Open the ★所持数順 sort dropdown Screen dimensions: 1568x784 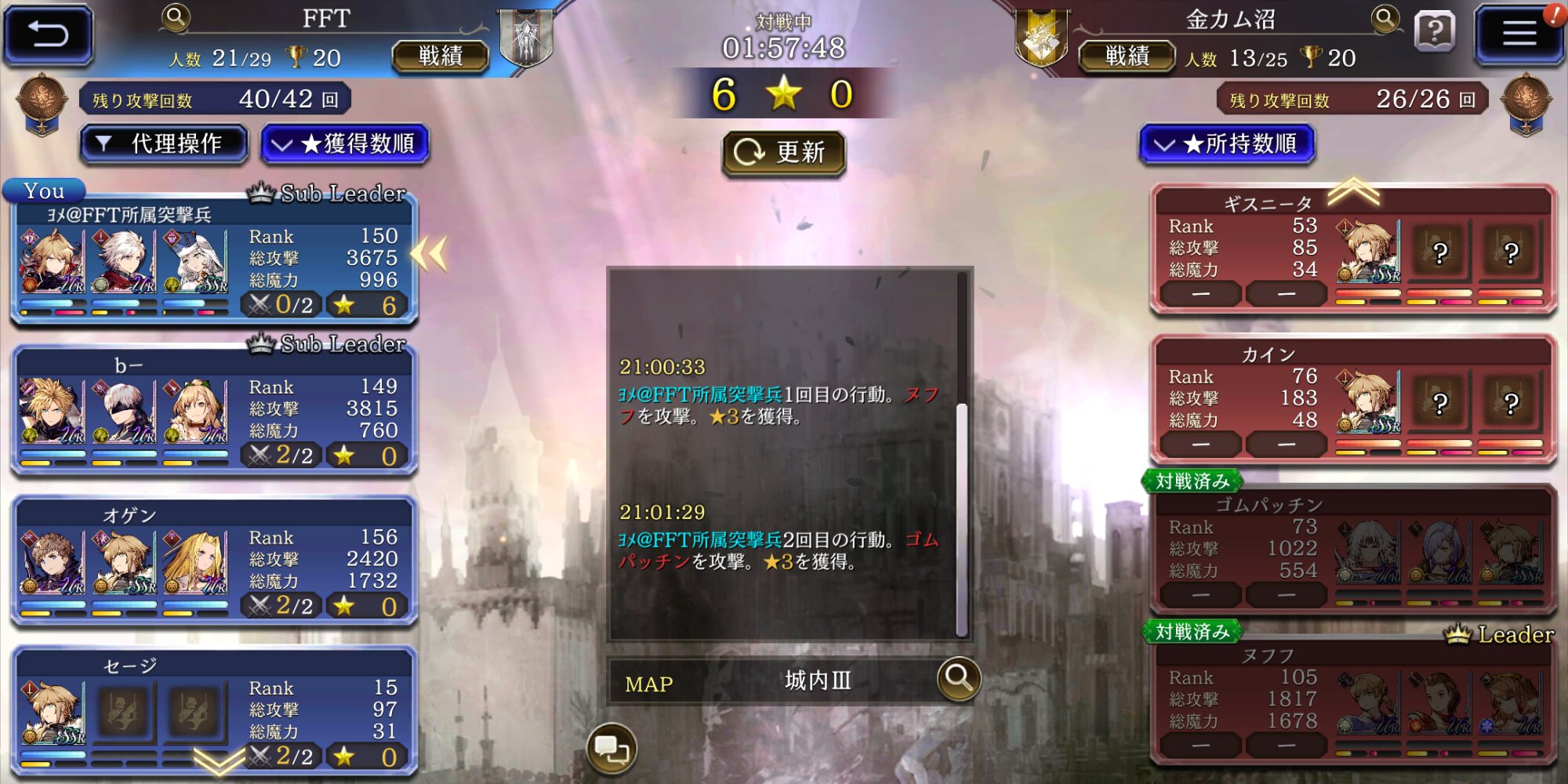[1227, 144]
